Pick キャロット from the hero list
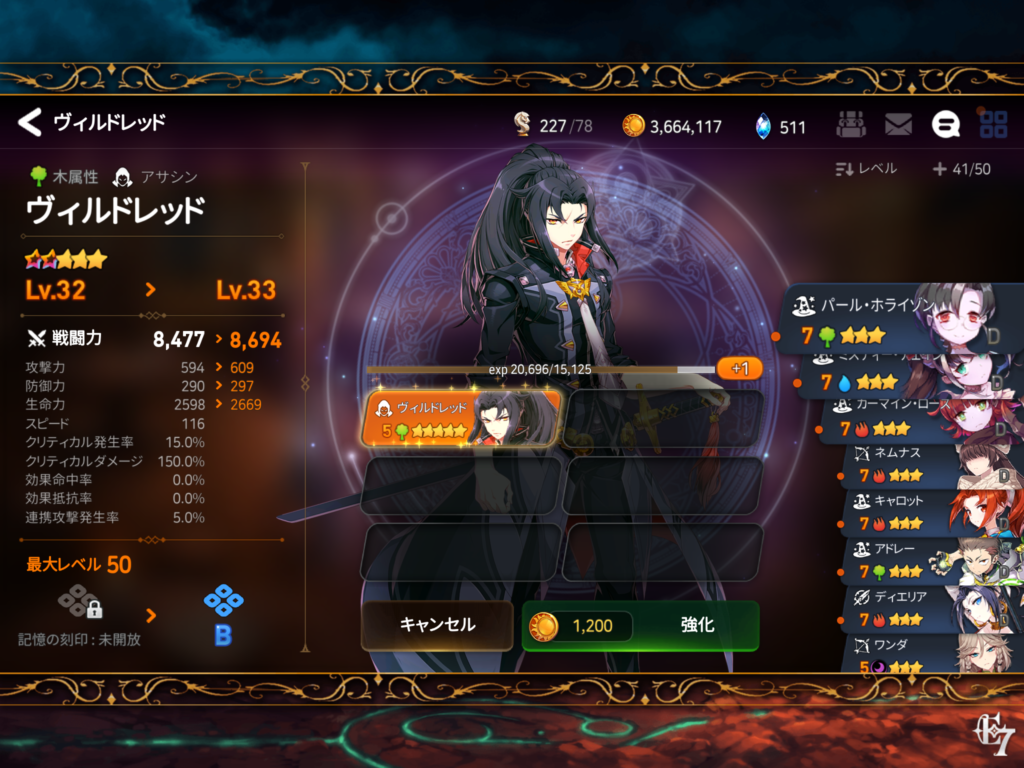 [x=930, y=510]
